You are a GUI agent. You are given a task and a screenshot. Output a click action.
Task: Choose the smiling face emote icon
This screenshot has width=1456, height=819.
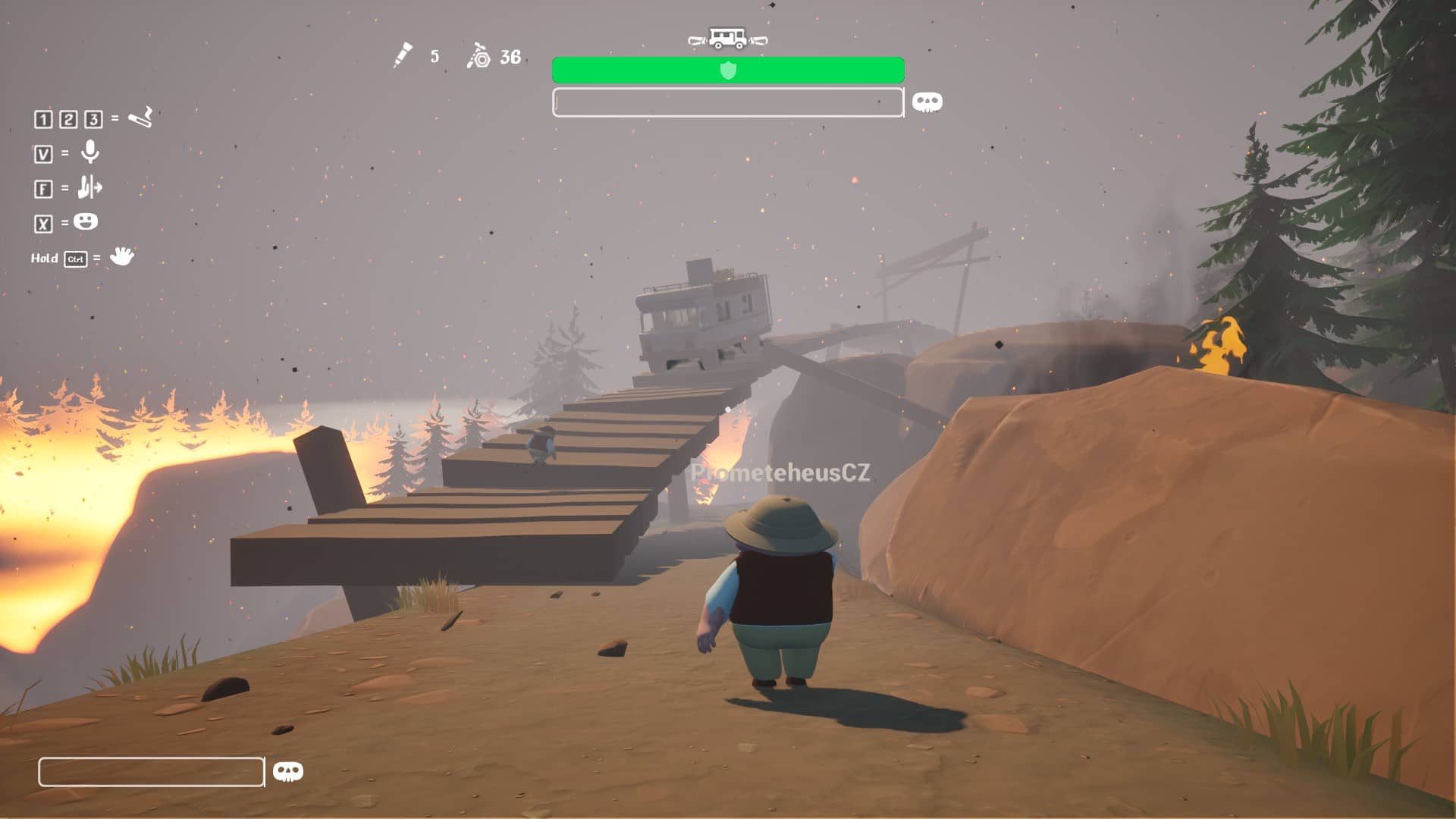pos(86,221)
